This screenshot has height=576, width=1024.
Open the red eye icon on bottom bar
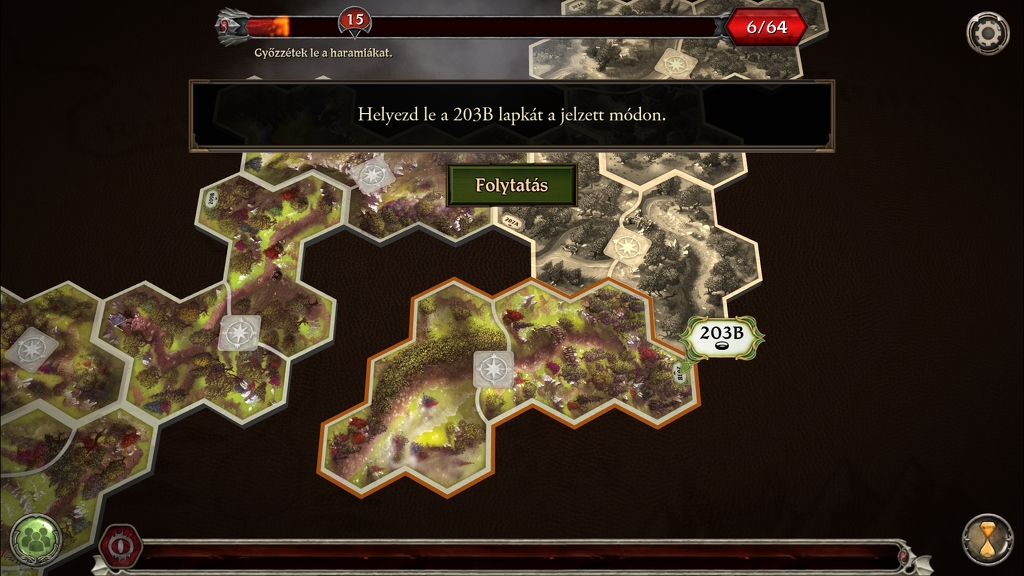[x=119, y=547]
